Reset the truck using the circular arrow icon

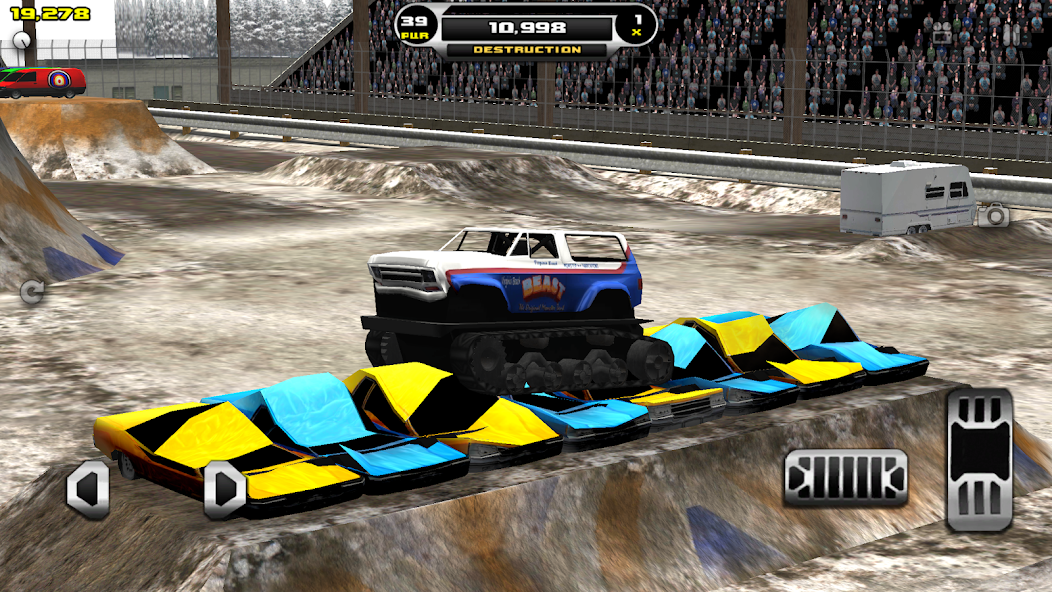(x=32, y=291)
